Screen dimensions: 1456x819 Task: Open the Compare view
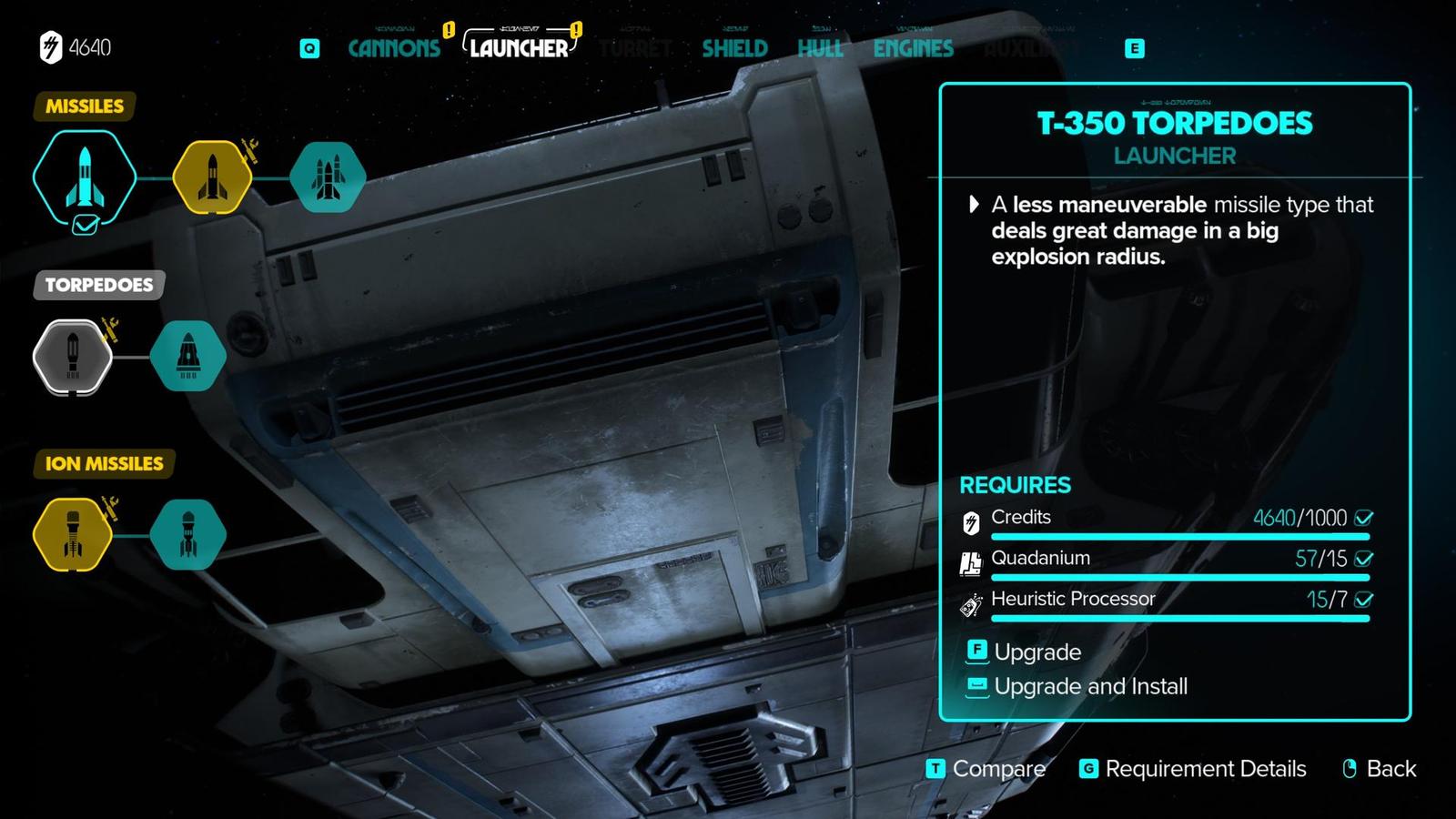coord(997,769)
